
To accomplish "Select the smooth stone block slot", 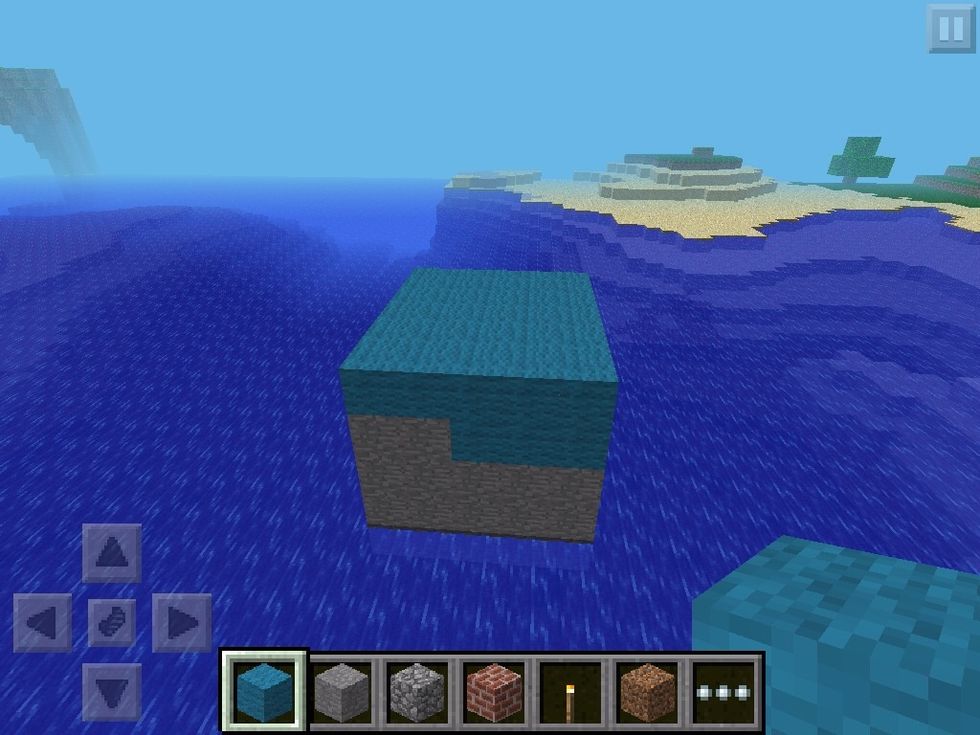I will (341, 690).
